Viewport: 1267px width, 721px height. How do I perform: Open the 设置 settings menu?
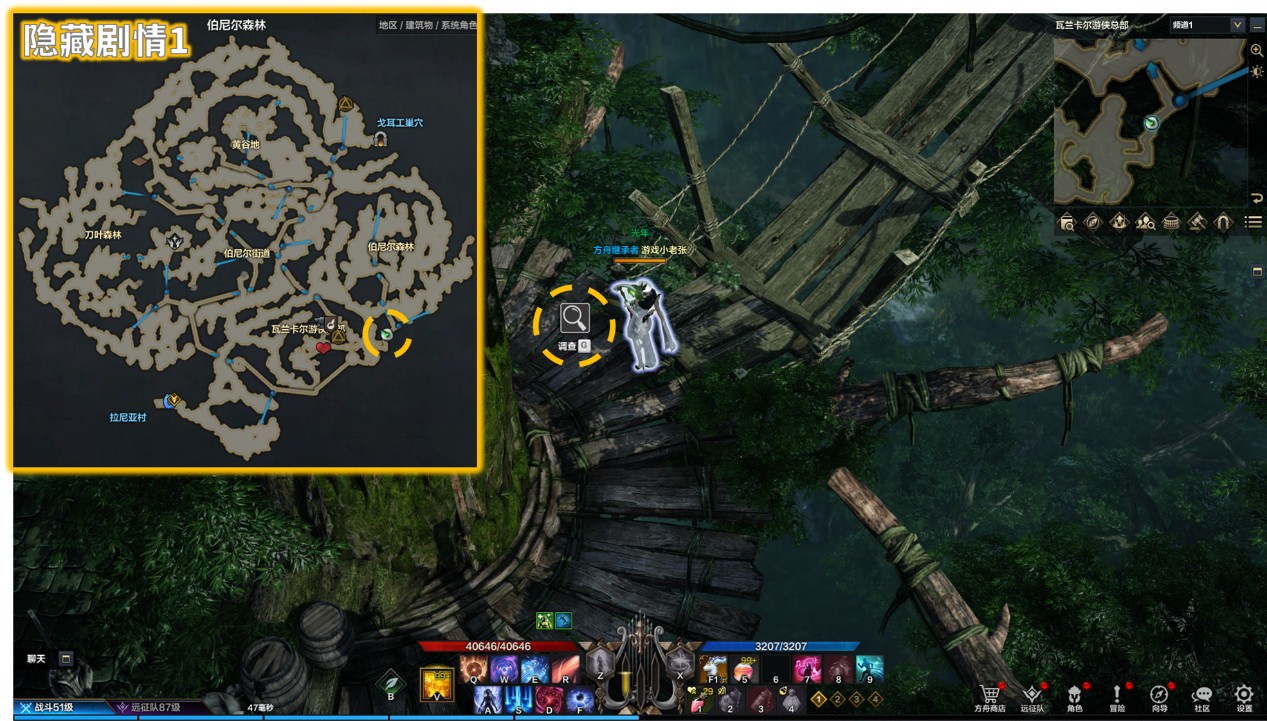1244,695
